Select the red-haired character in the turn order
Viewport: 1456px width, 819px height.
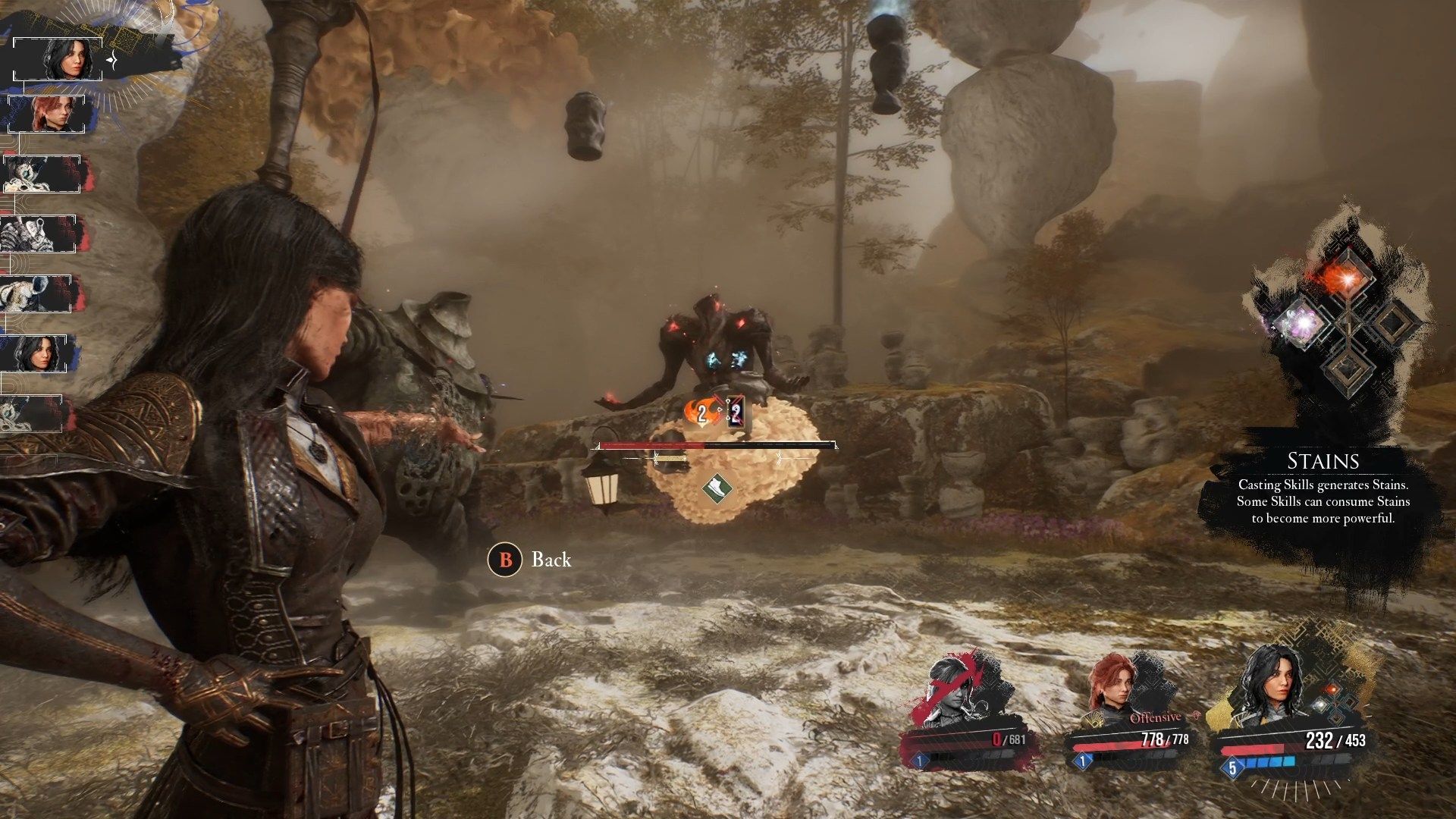pyautogui.click(x=52, y=115)
